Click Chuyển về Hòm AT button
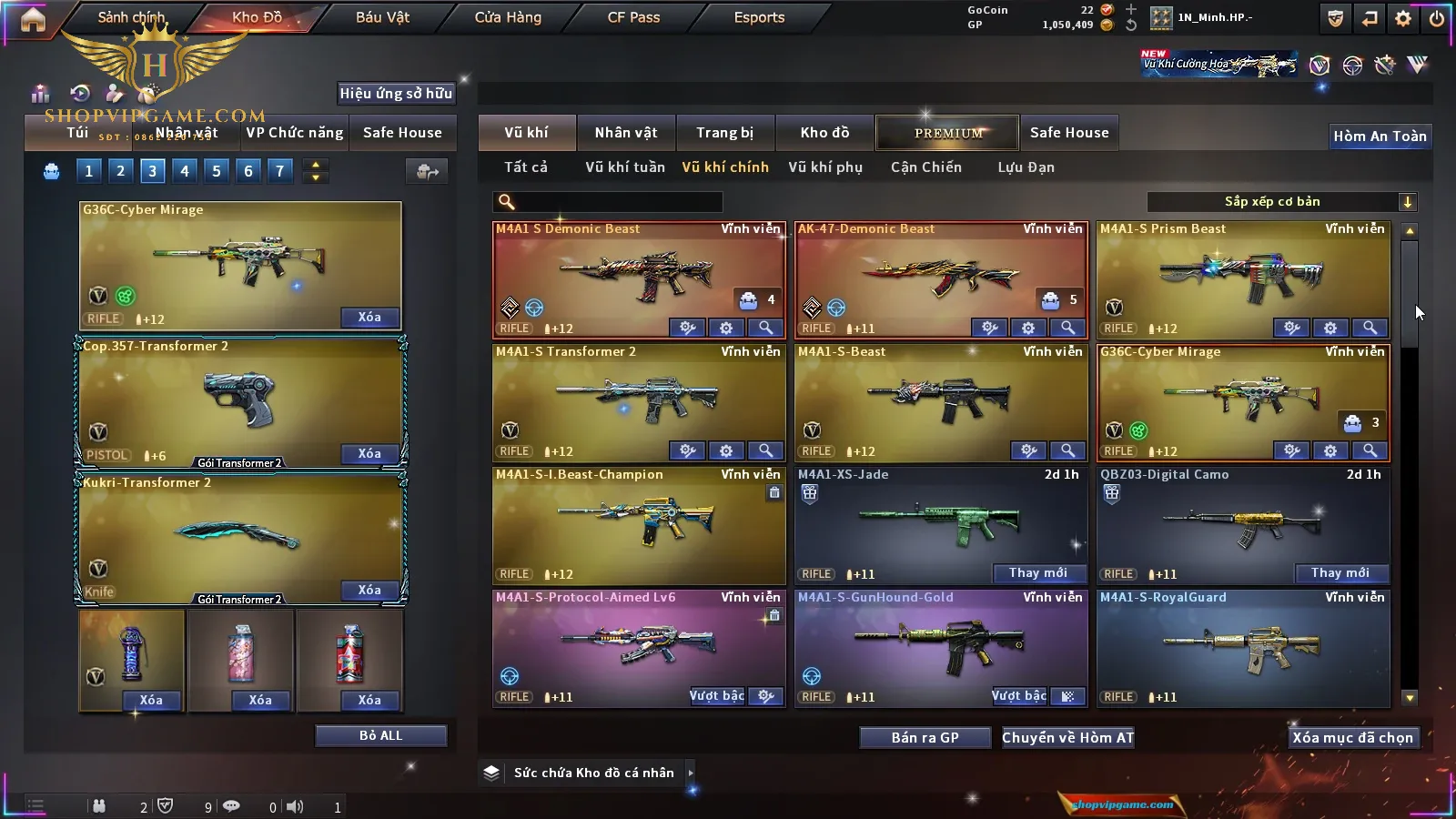This screenshot has width=1456, height=819. pyautogui.click(x=1067, y=738)
